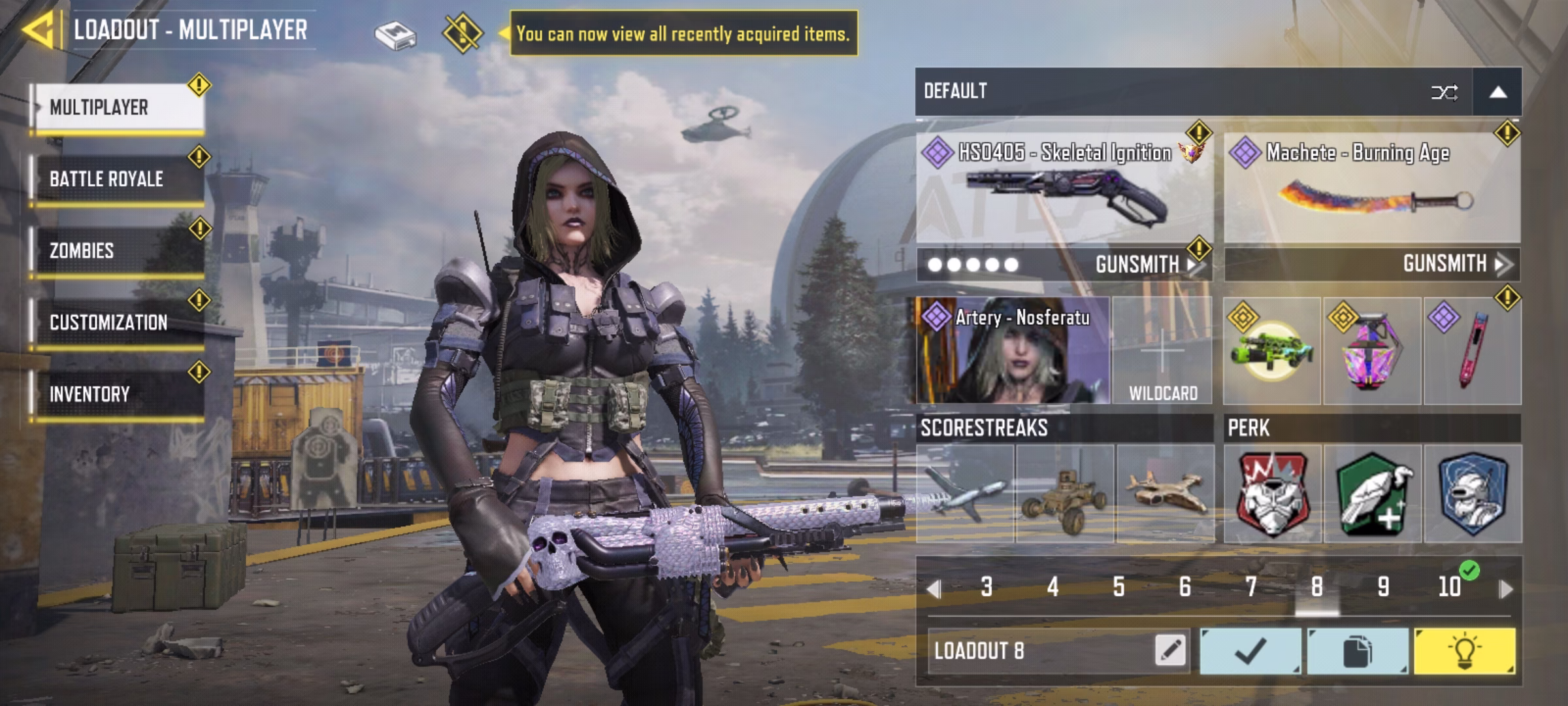Choose the Machete Burning Age secondary weapon
This screenshot has width=1568, height=706.
coord(1372,190)
